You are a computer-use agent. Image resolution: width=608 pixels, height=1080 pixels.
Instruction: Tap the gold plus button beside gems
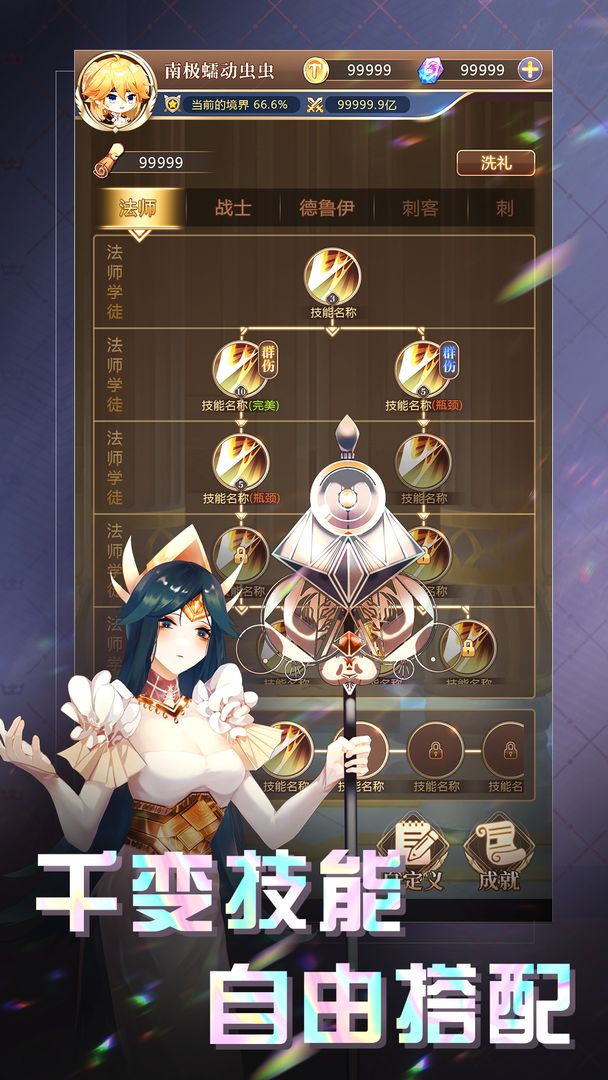tap(530, 69)
